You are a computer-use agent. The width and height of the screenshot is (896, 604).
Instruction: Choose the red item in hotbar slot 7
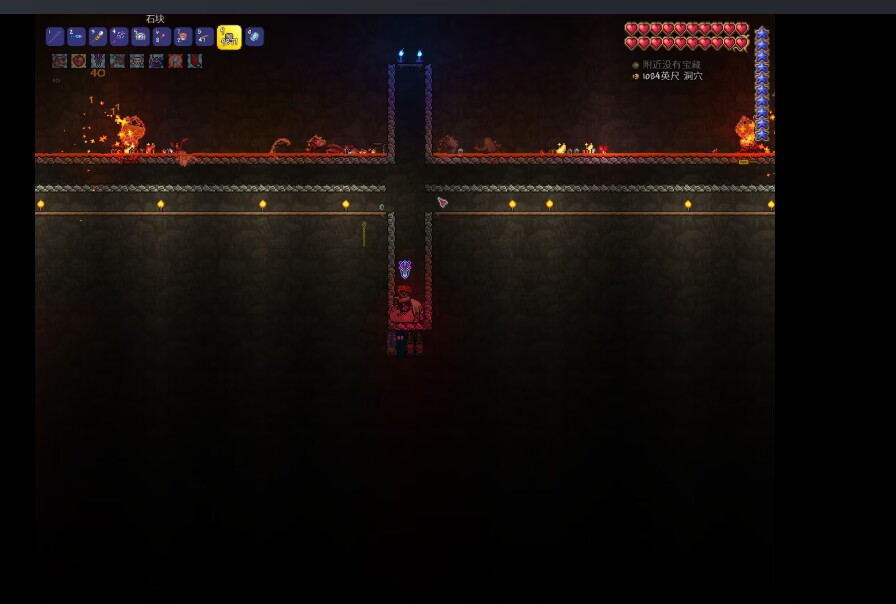coord(183,37)
